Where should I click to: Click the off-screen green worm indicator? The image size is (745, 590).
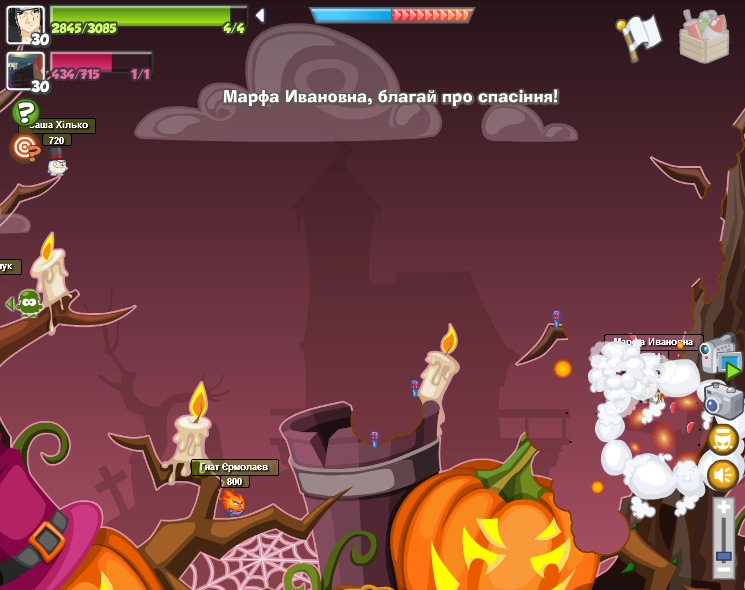pyautogui.click(x=27, y=302)
